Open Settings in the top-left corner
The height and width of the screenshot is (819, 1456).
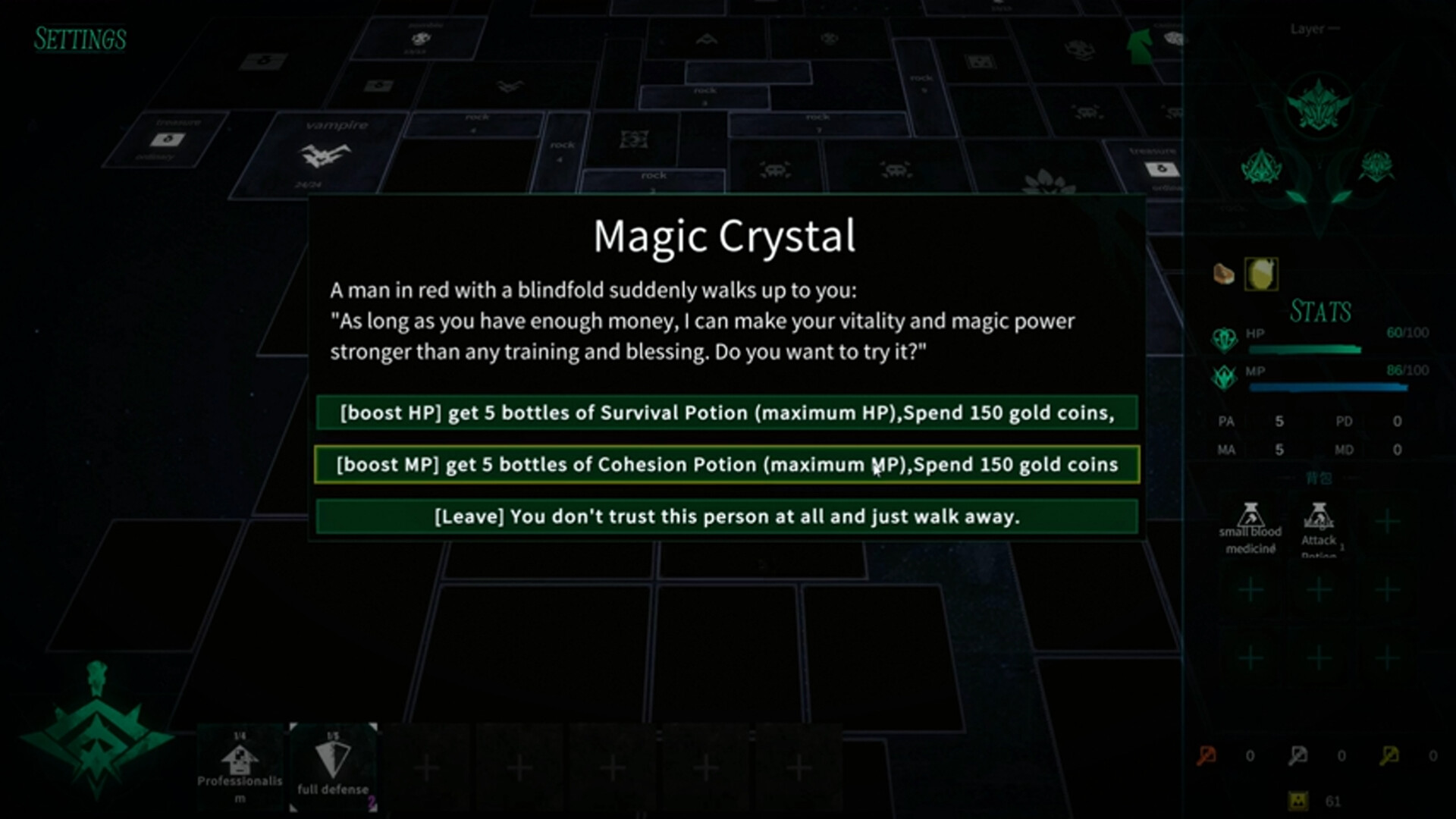pyautogui.click(x=79, y=39)
